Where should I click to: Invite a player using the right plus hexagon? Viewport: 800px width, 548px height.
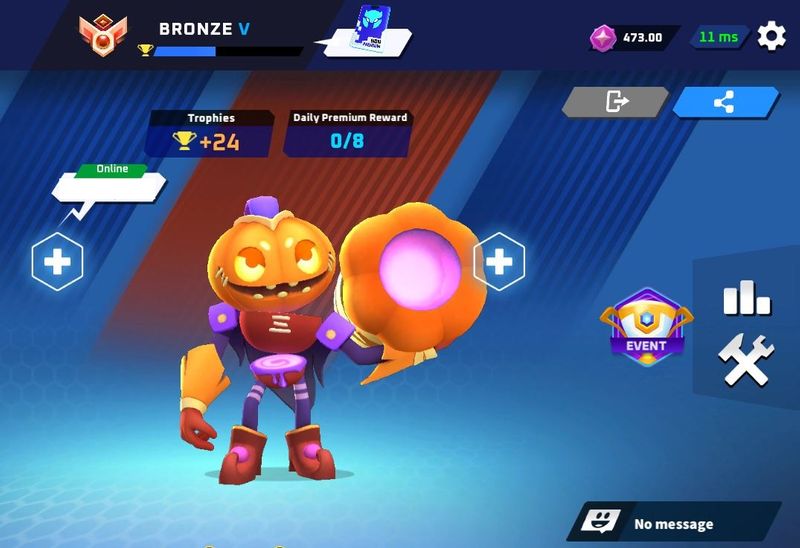(498, 262)
